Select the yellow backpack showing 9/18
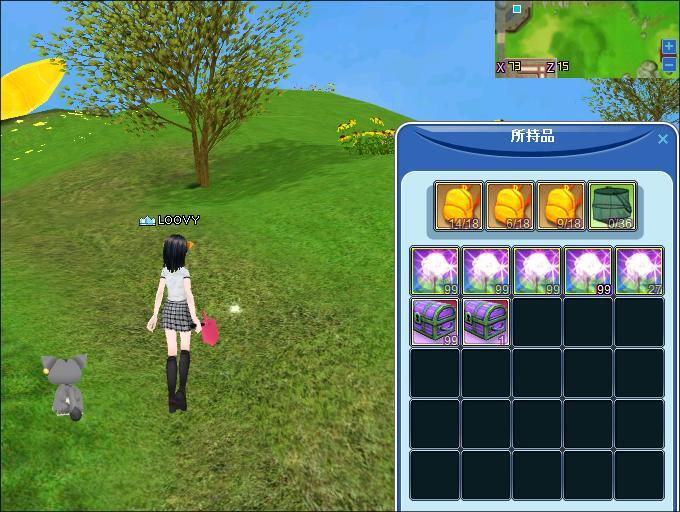 pos(561,206)
